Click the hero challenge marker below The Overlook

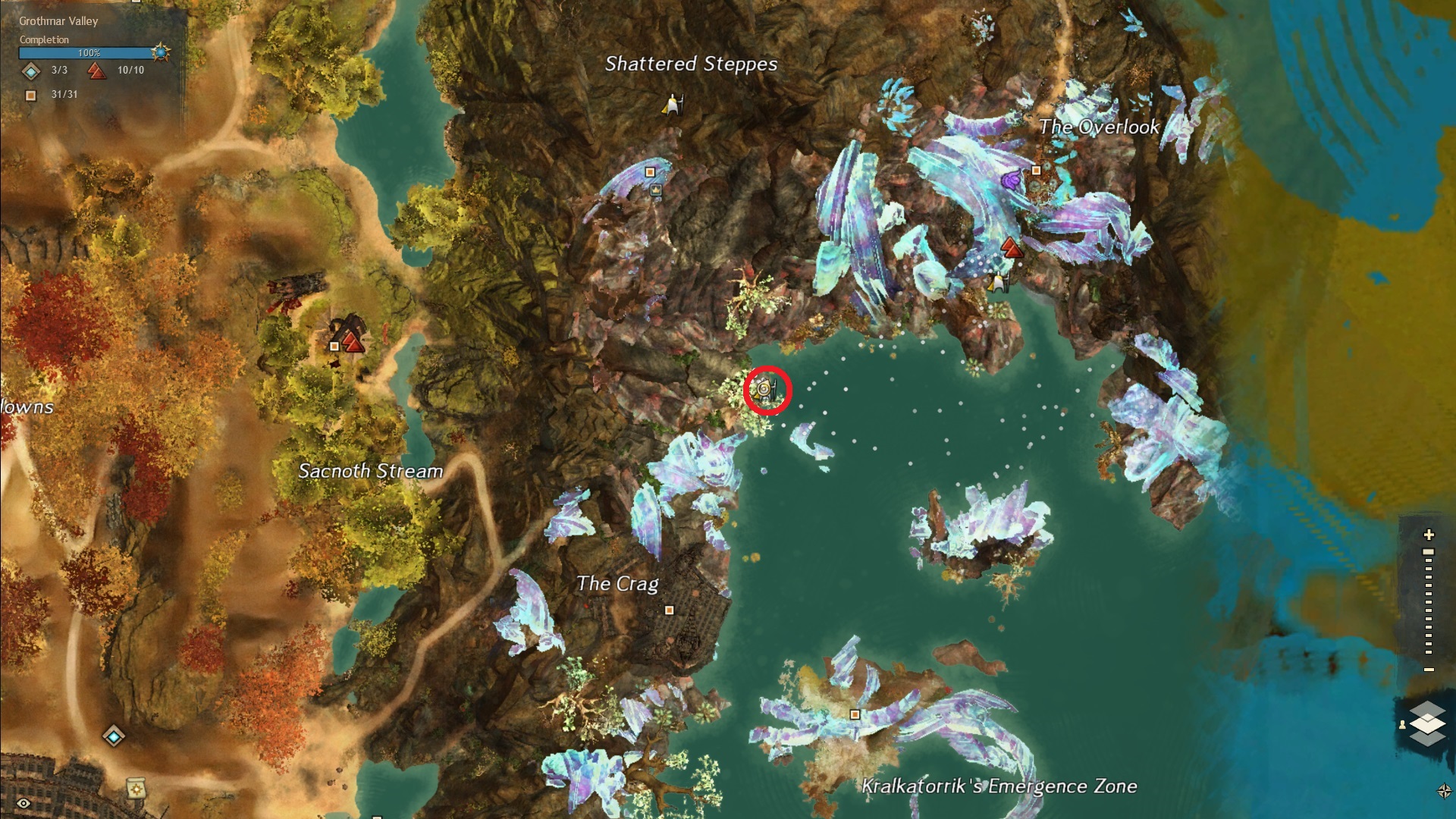1010,248
